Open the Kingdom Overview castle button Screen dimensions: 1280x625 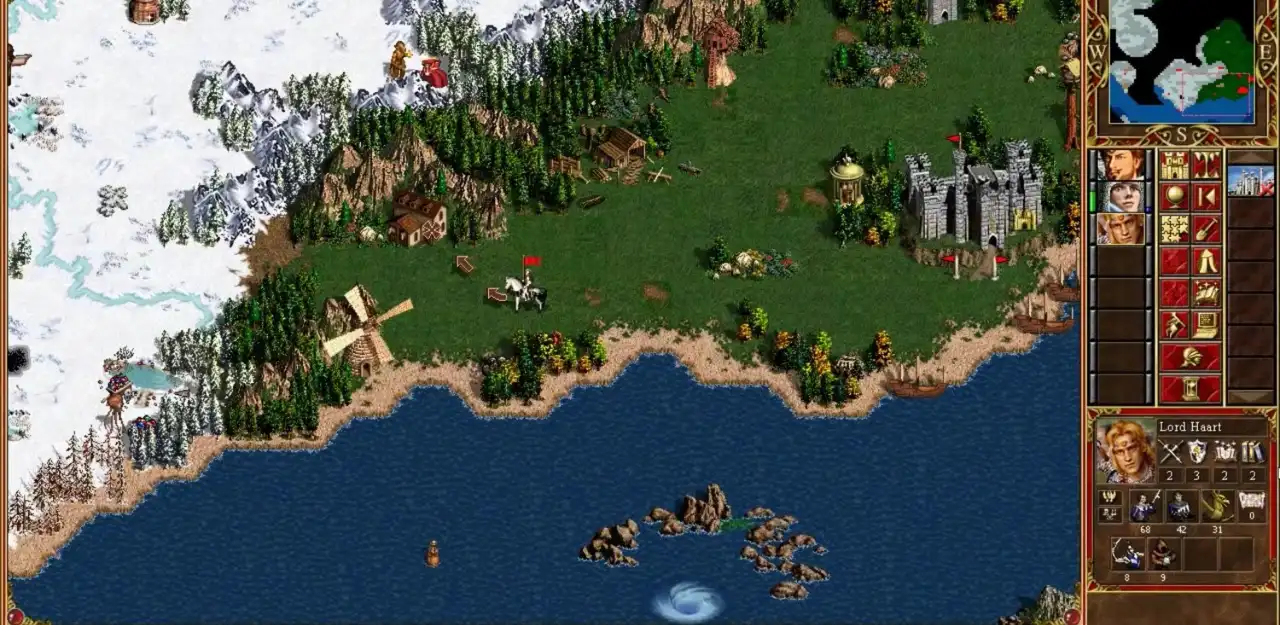coord(1174,166)
